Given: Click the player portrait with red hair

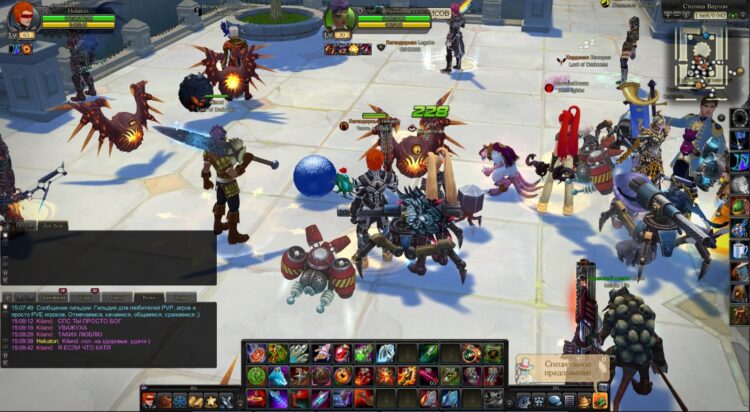Looking at the screenshot, I should point(22,16).
